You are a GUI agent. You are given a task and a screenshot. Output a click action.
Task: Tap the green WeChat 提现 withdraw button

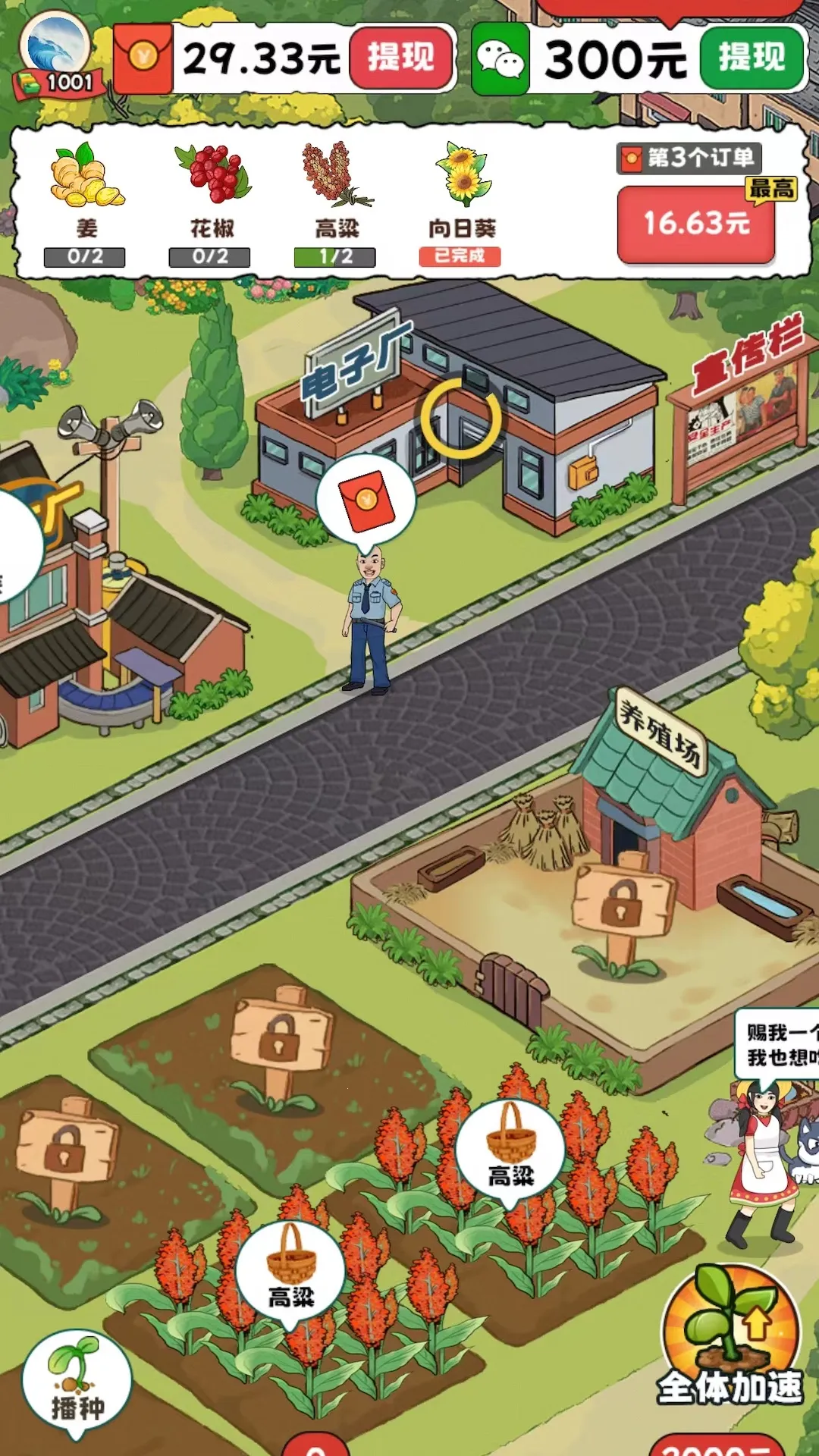751,58
